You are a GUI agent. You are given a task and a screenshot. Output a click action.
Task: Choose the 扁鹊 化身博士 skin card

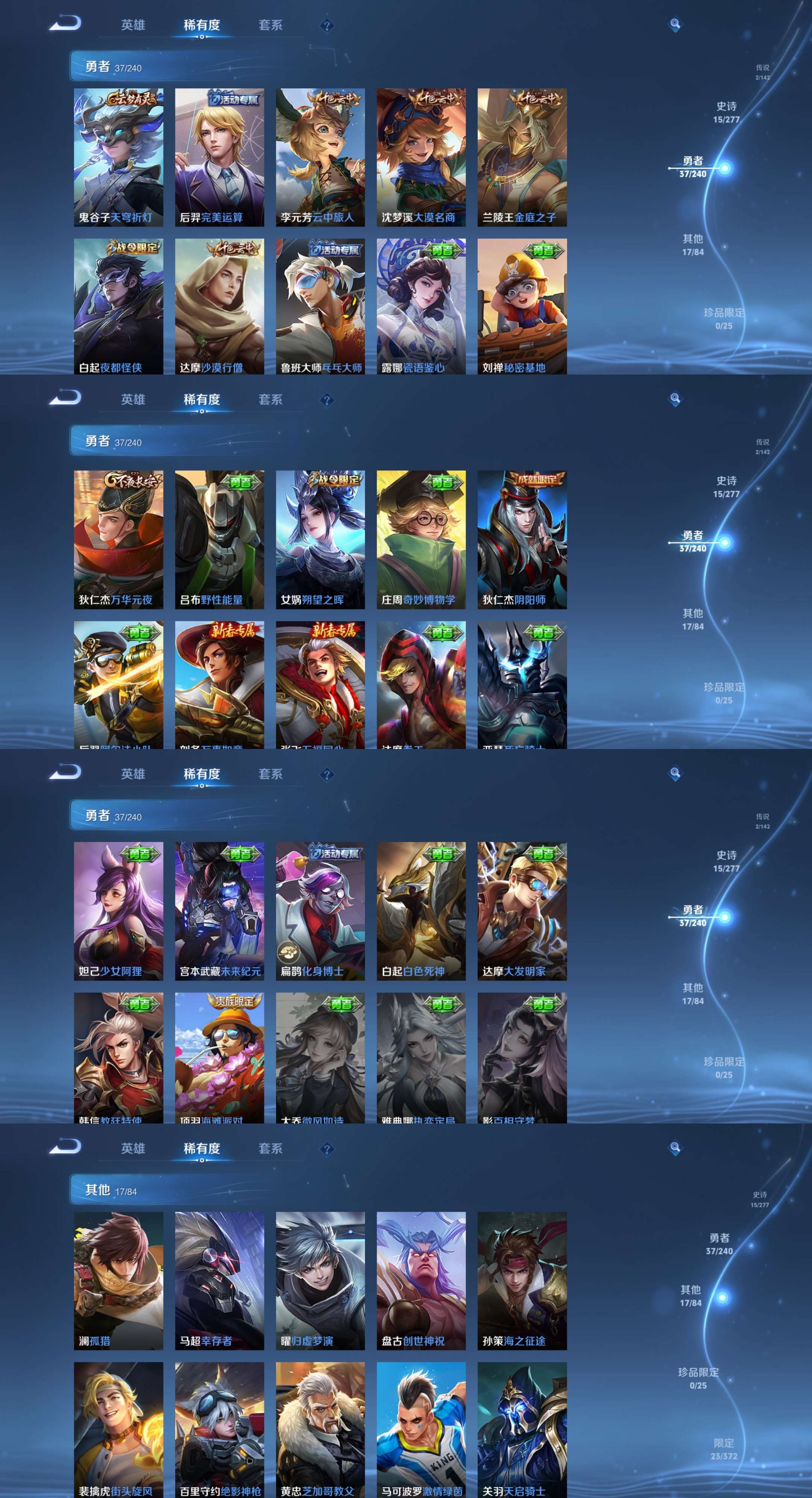coord(320,911)
